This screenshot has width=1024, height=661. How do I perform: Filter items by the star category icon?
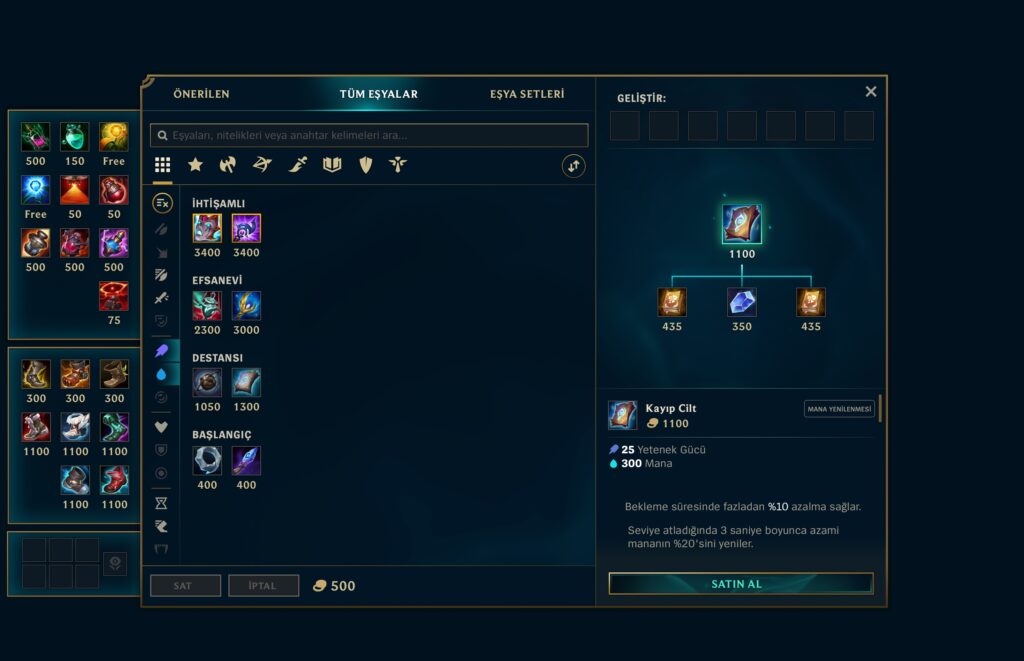pos(196,165)
